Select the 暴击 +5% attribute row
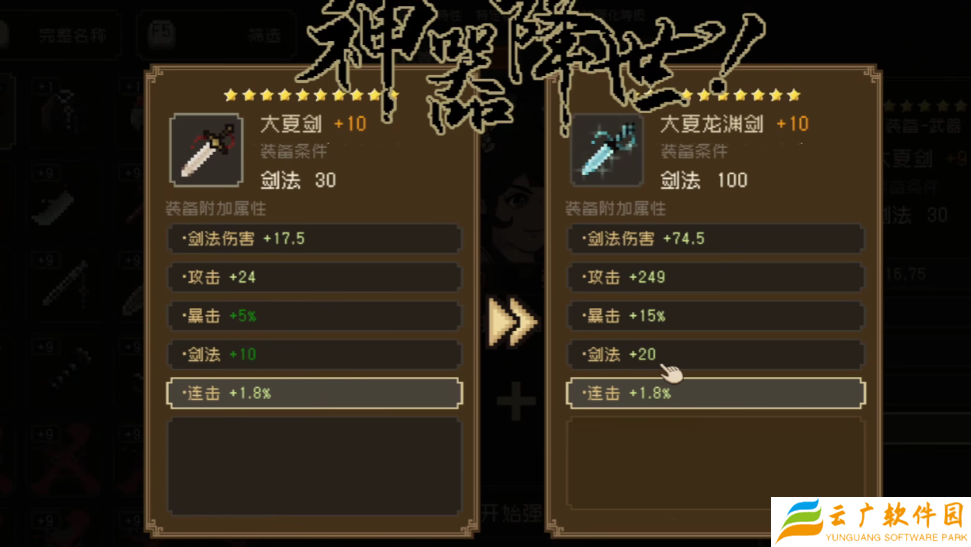 (x=314, y=316)
